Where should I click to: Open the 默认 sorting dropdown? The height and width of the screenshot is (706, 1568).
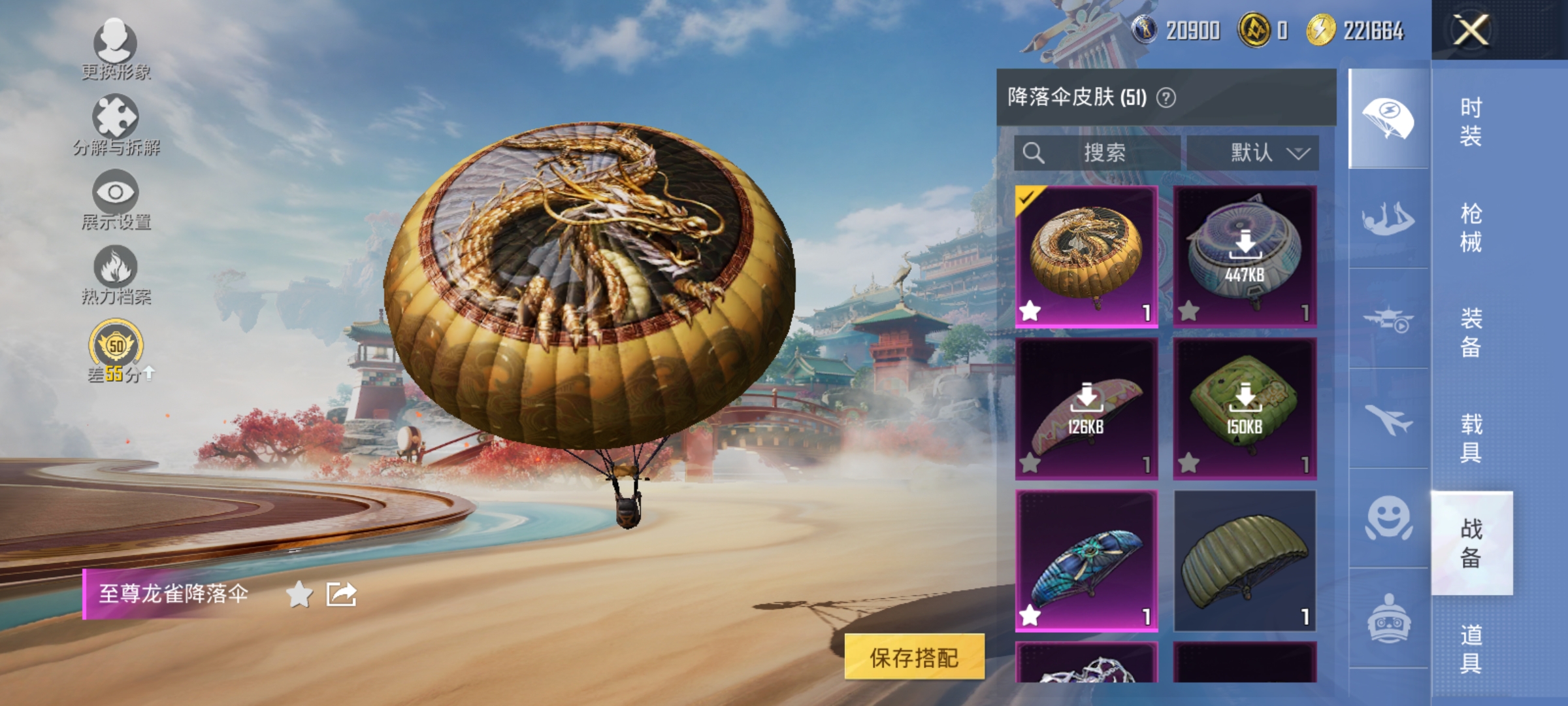click(x=1254, y=154)
